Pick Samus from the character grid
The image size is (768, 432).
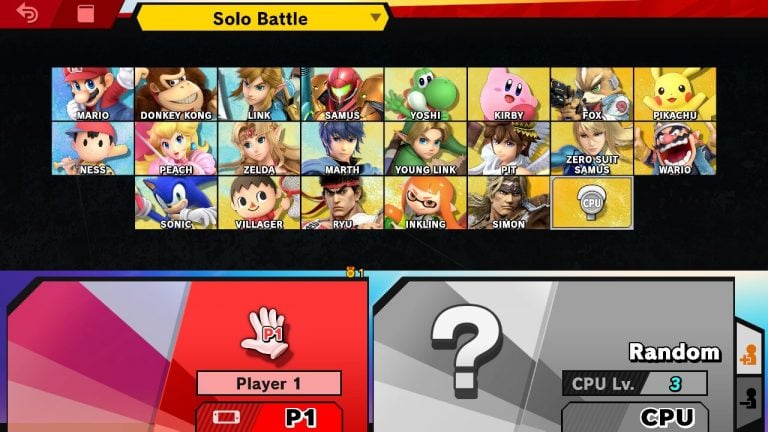pos(342,94)
